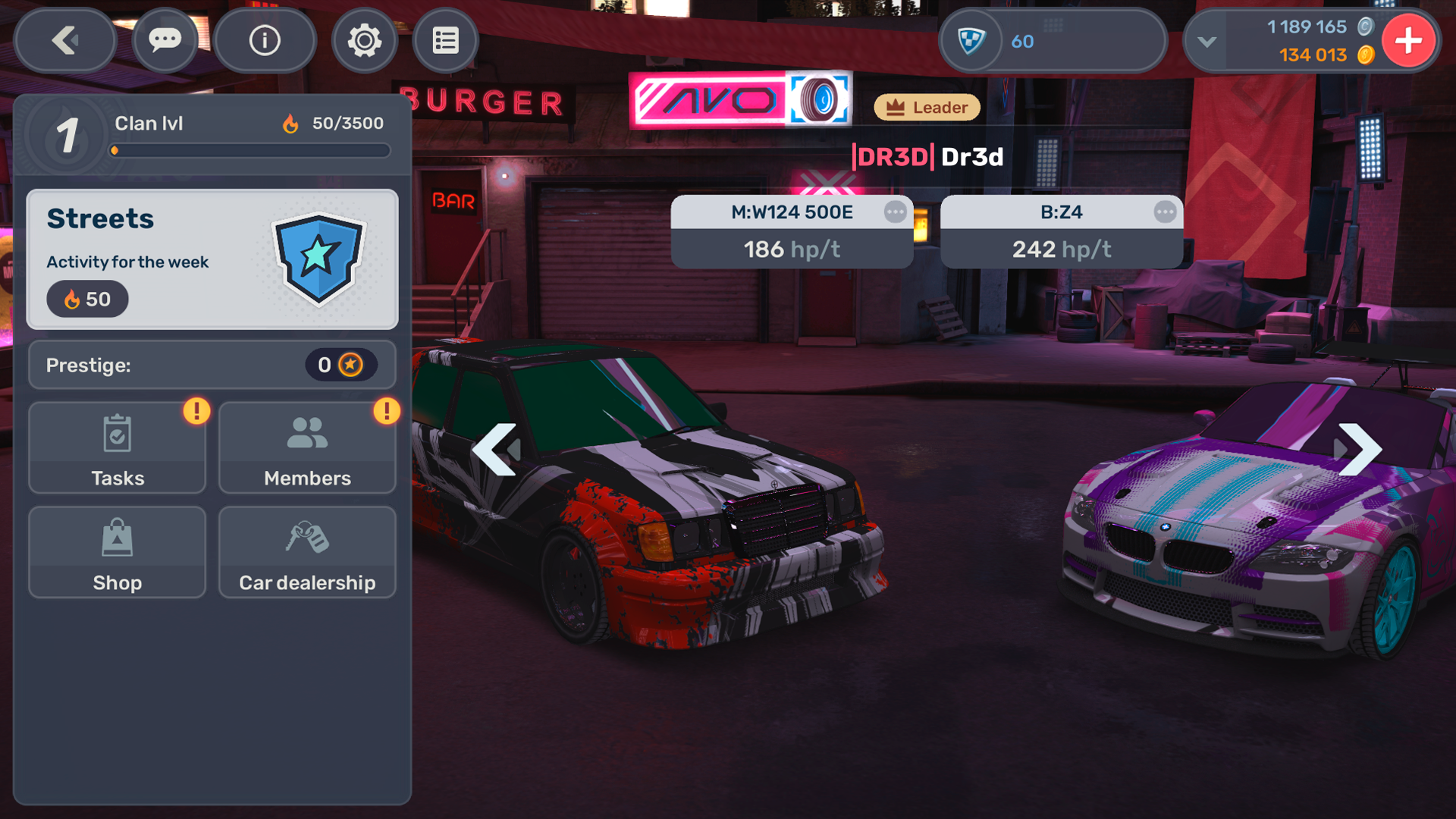Open the shield rating 60 panel
Screen dimensions: 1456x819
(1052, 41)
